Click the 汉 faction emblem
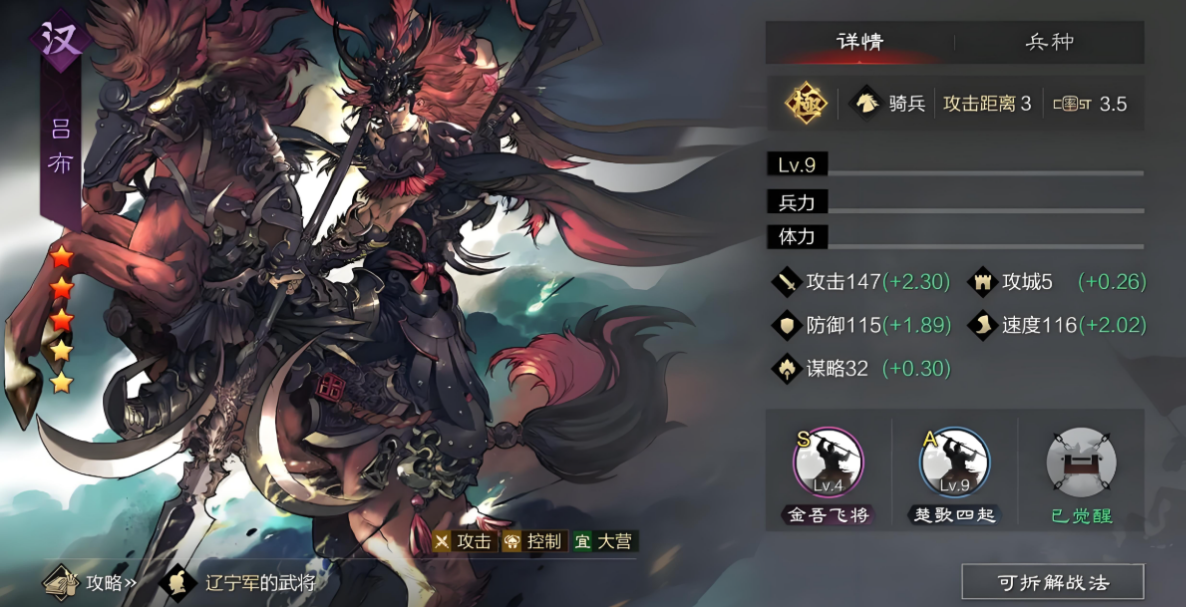 [x=61, y=40]
